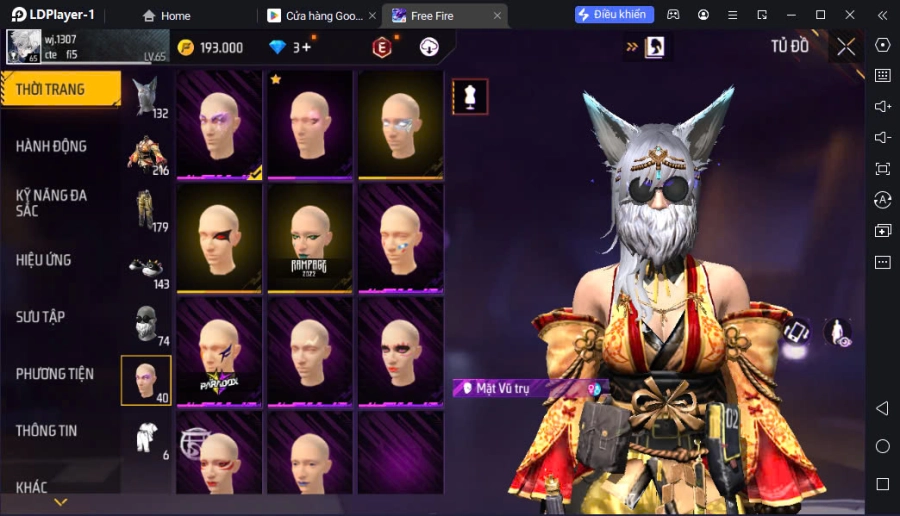Close the Tủ Đồ wardrobe screen
900x516 pixels.
pos(846,46)
